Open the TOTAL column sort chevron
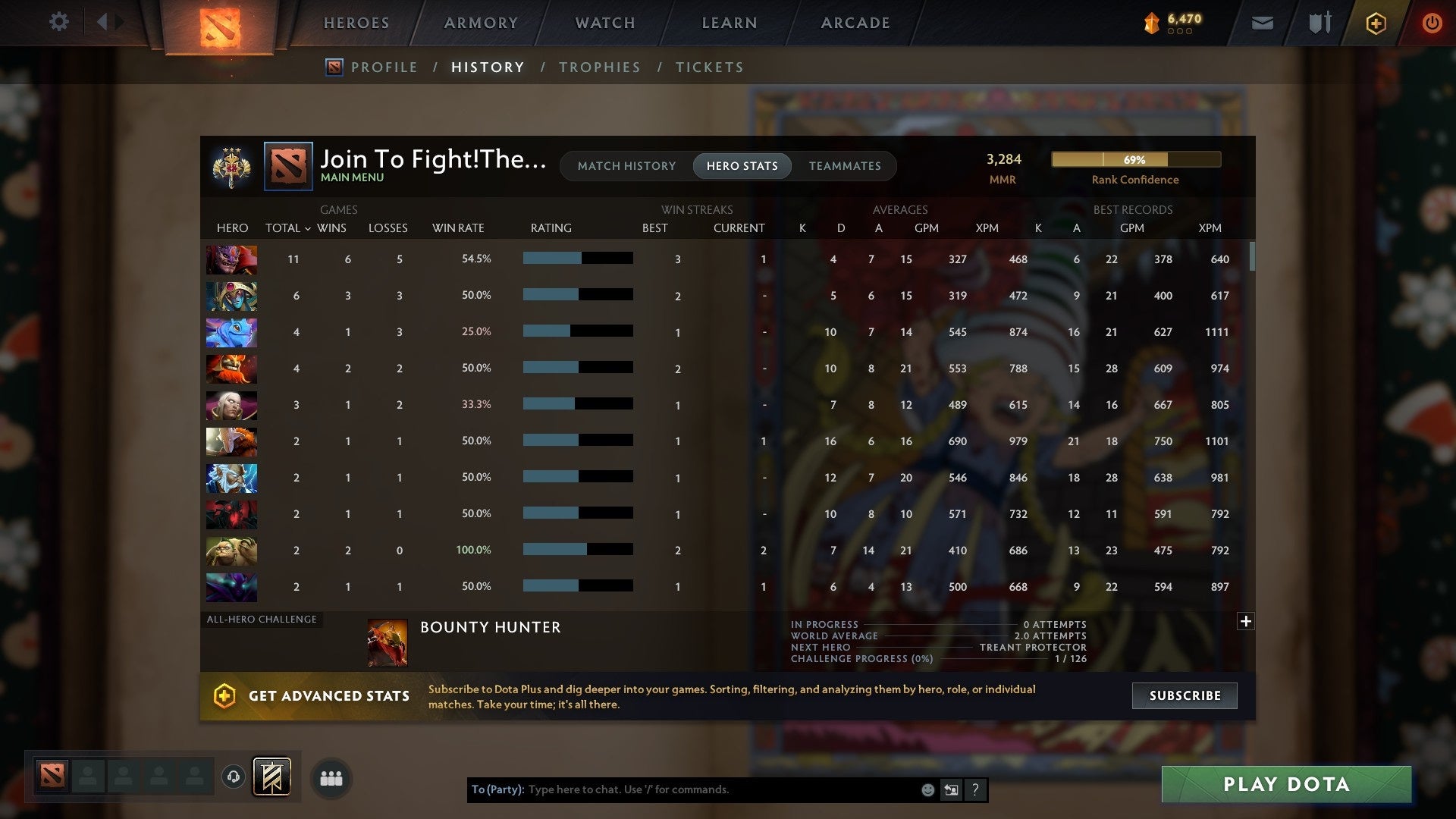This screenshot has width=1456, height=819. (308, 227)
